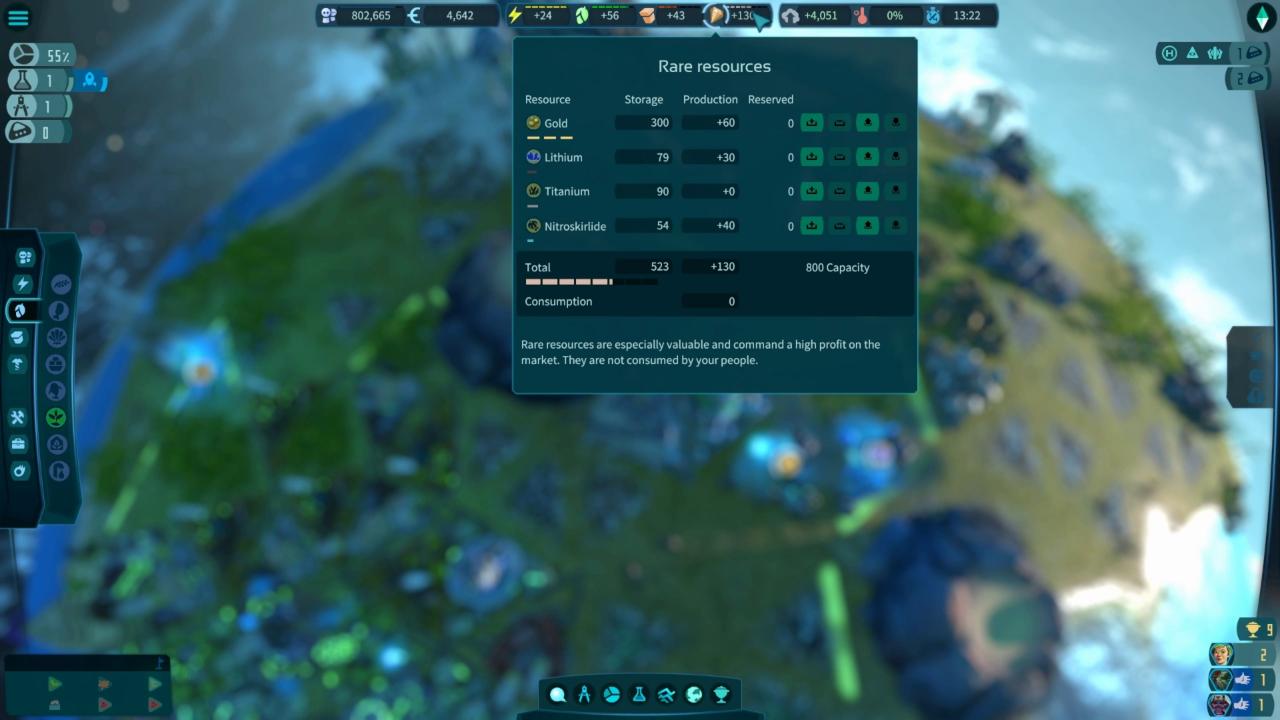
Task: Open the drafting compass toolbar icon
Action: click(x=585, y=695)
